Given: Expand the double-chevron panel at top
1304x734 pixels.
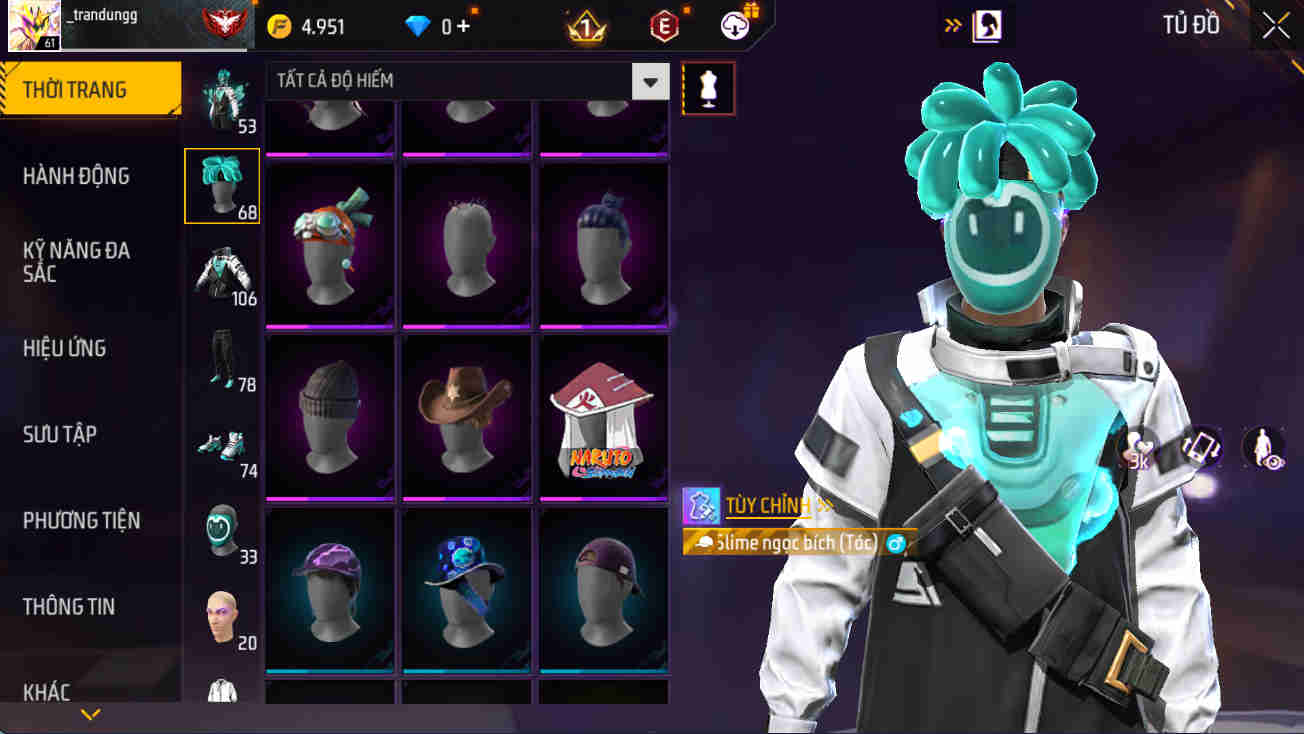Looking at the screenshot, I should tap(952, 26).
